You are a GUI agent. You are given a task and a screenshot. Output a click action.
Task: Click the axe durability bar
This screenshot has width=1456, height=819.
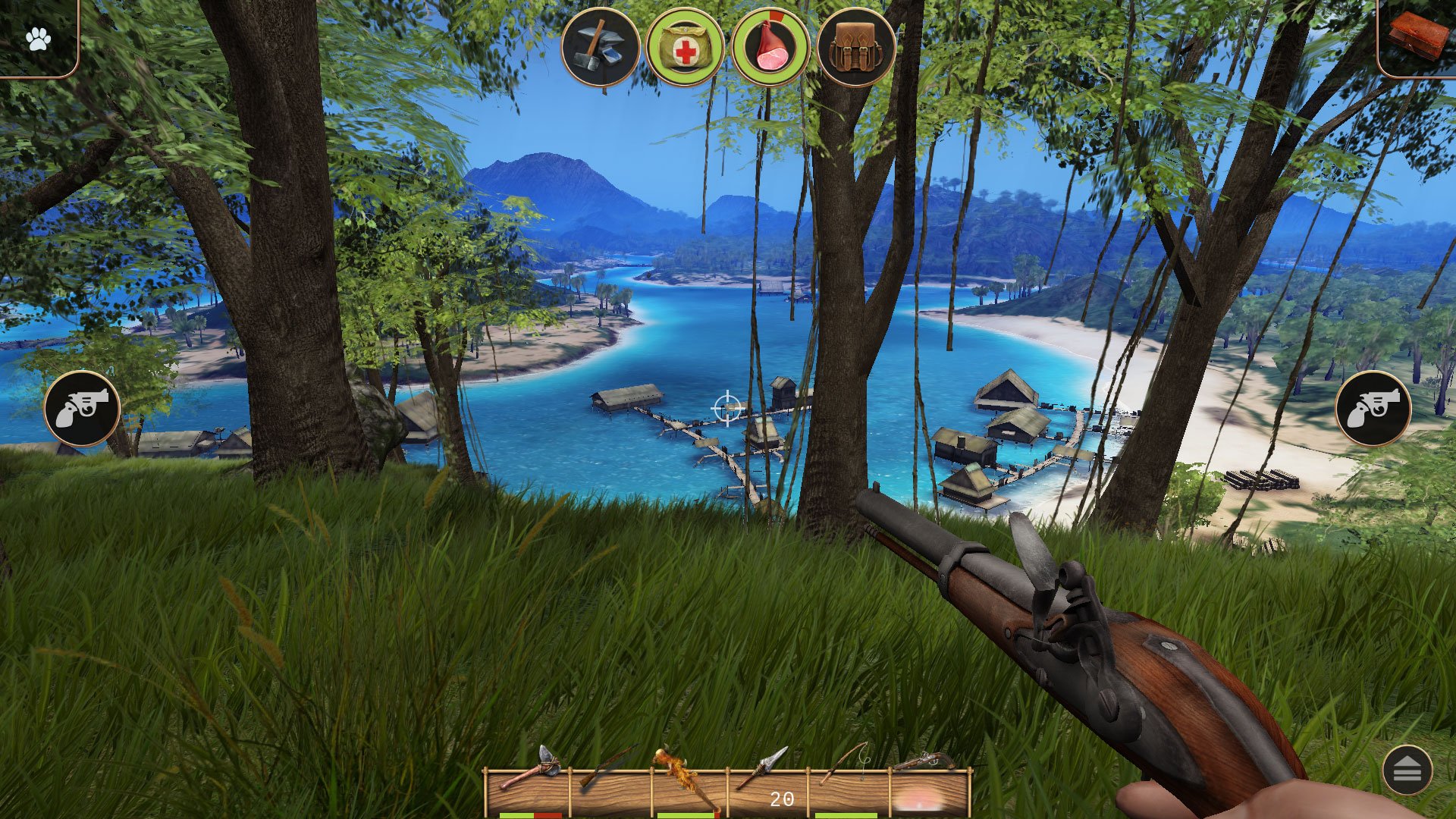click(x=531, y=814)
